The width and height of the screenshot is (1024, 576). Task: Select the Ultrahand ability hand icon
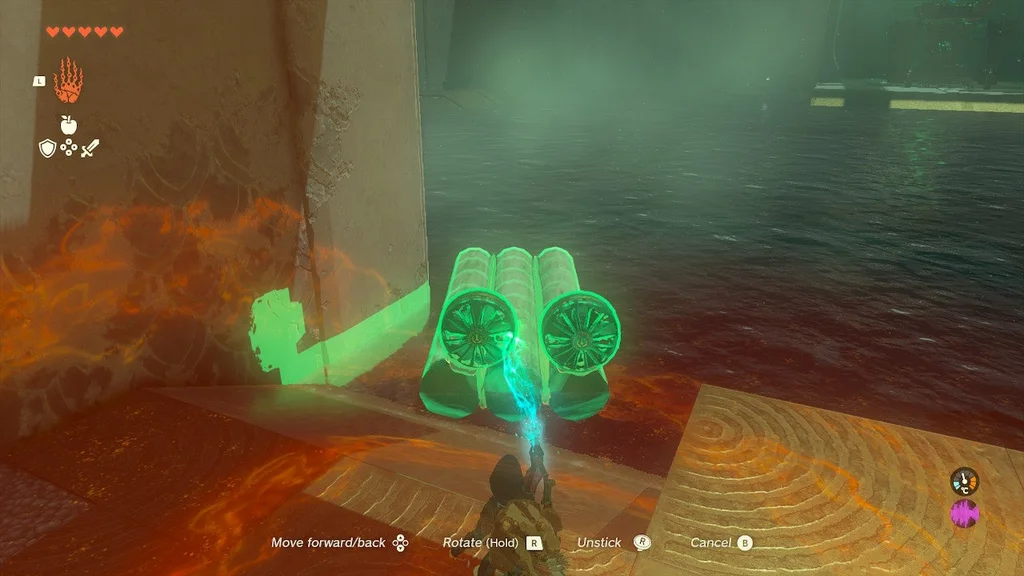pos(68,82)
